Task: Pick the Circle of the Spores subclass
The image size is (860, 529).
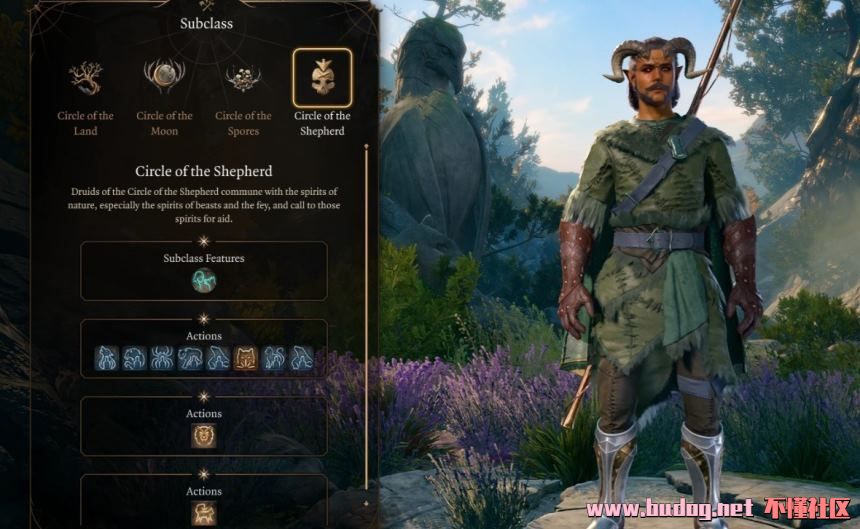Action: 243,78
